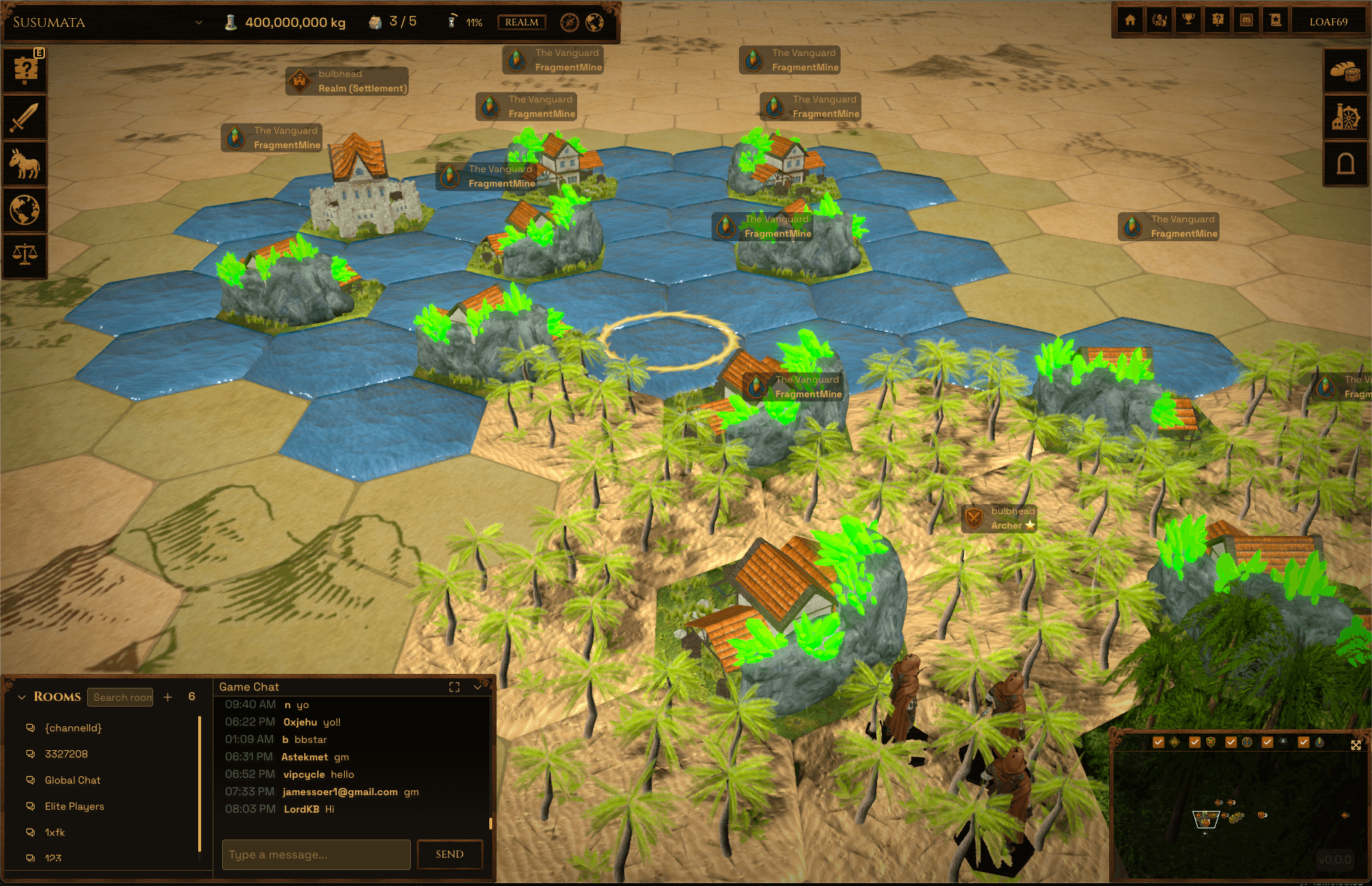Screen dimensions: 1372x886
Task: Select the trading scales icon on the left sidebar
Action: [24, 256]
